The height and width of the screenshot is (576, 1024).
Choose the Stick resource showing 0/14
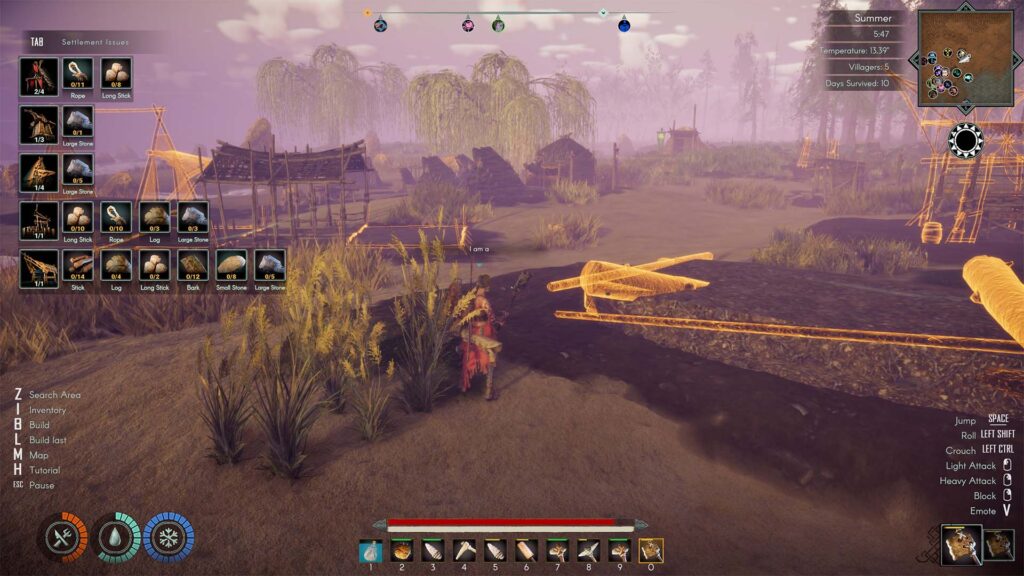pyautogui.click(x=78, y=266)
